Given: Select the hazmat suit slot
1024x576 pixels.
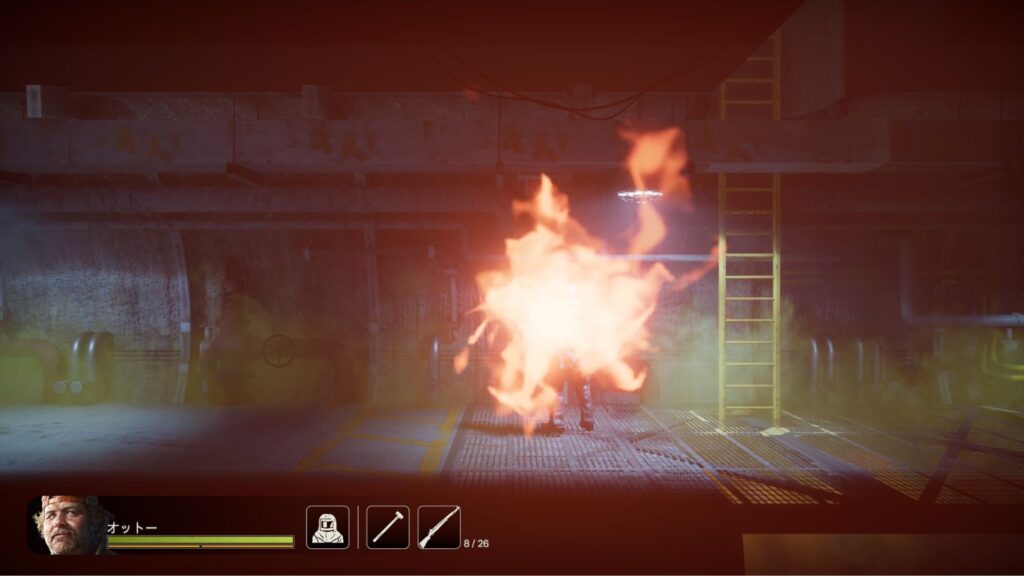Looking at the screenshot, I should [327, 527].
